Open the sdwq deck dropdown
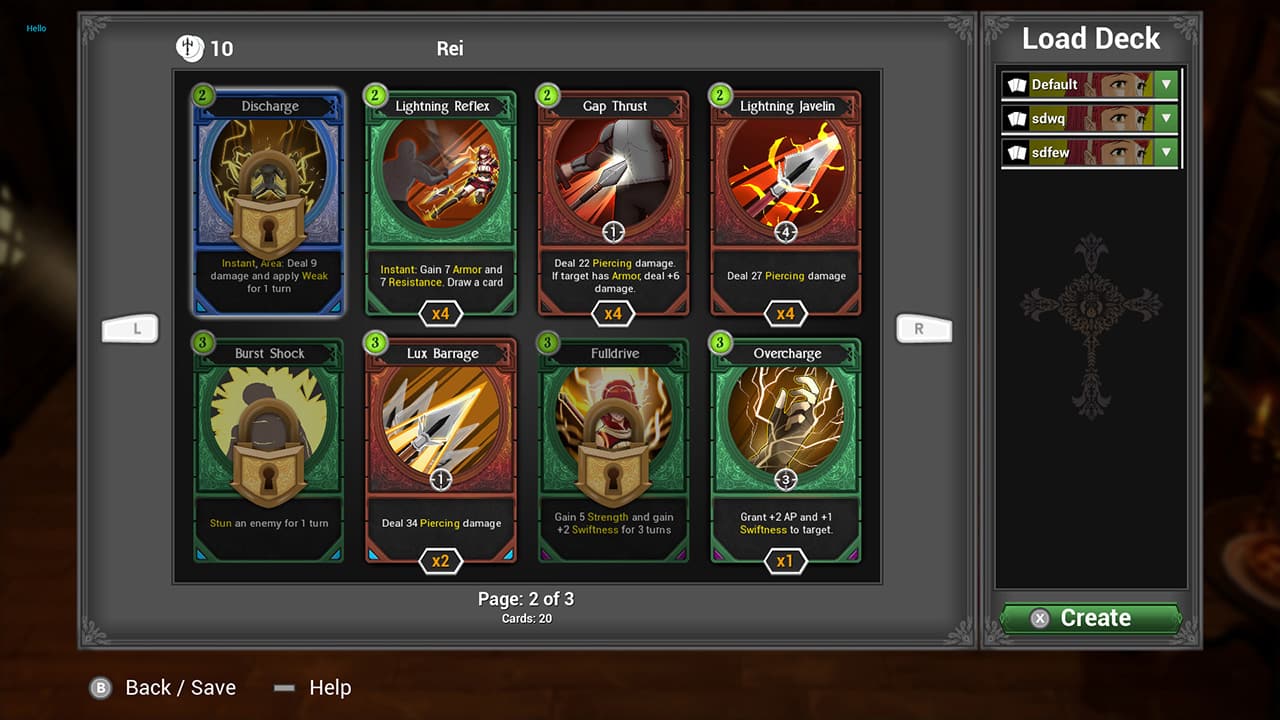Image resolution: width=1280 pixels, height=720 pixels. [x=1165, y=118]
